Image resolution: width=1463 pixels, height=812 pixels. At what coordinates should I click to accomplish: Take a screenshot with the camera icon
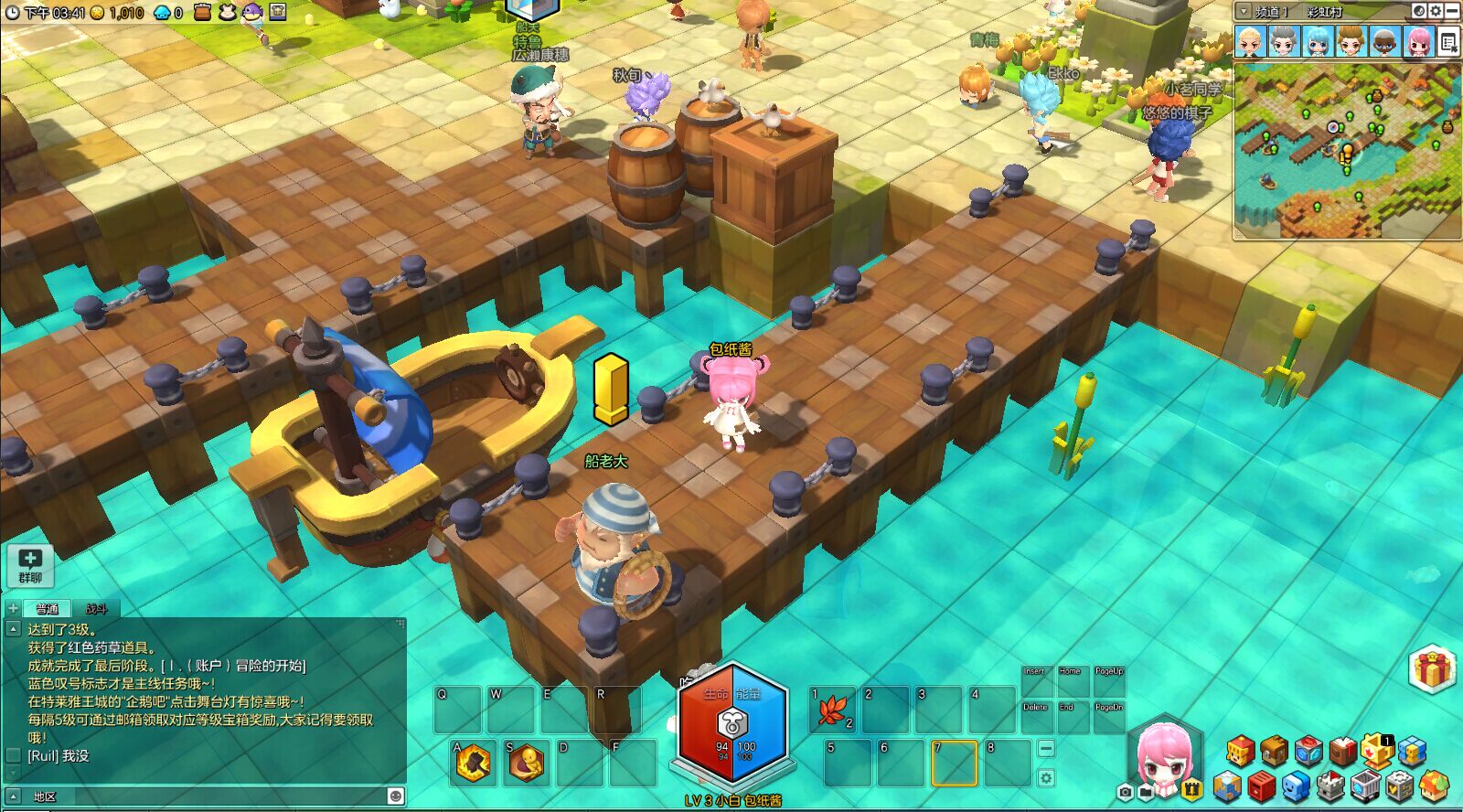[1126, 791]
